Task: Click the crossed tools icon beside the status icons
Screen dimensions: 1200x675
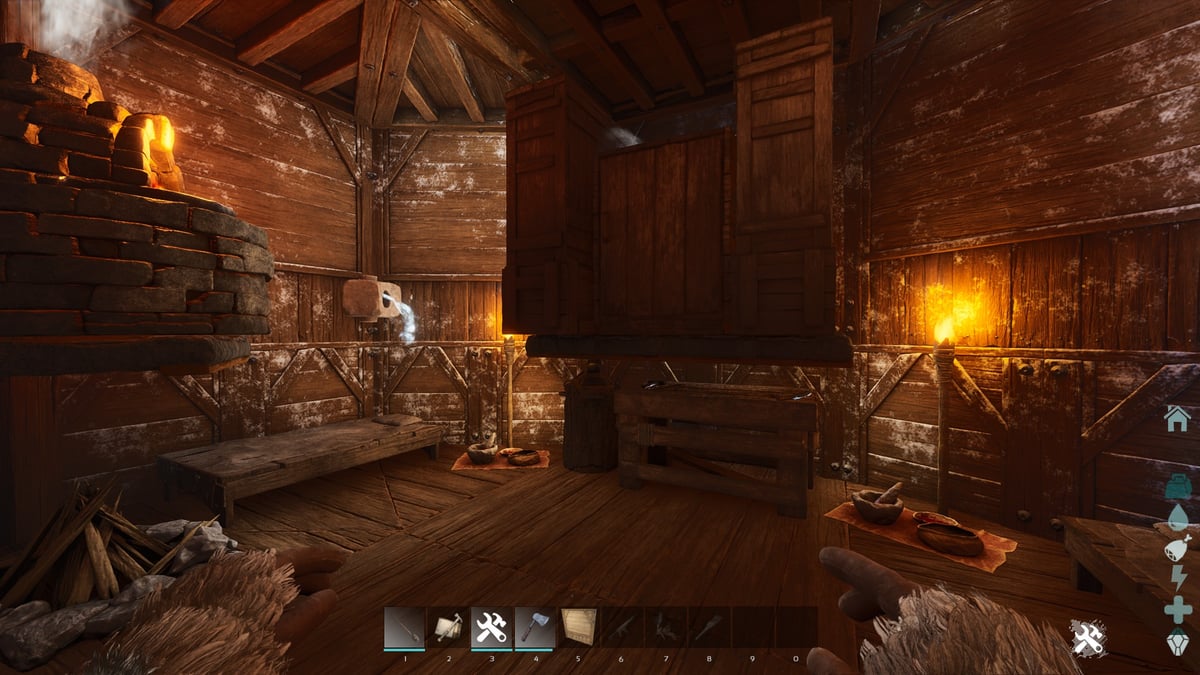Action: [1088, 638]
